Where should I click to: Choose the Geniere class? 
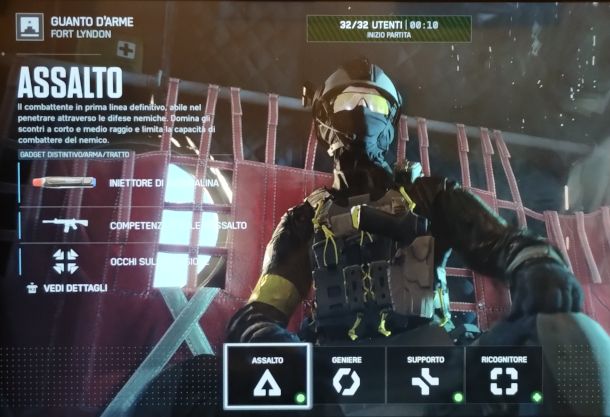pyautogui.click(x=347, y=376)
